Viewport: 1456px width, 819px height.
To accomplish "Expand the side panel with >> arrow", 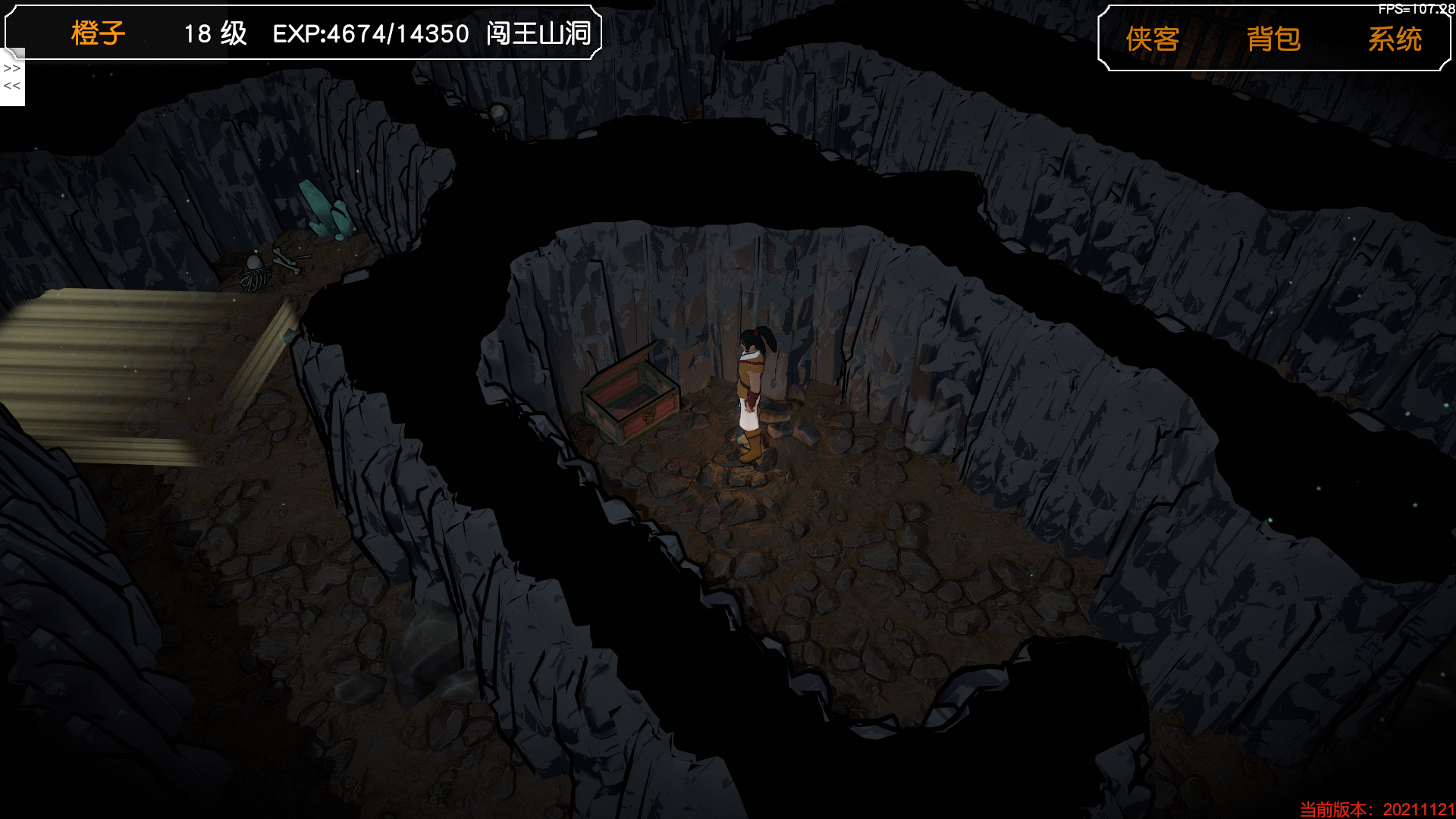I will coord(10,70).
